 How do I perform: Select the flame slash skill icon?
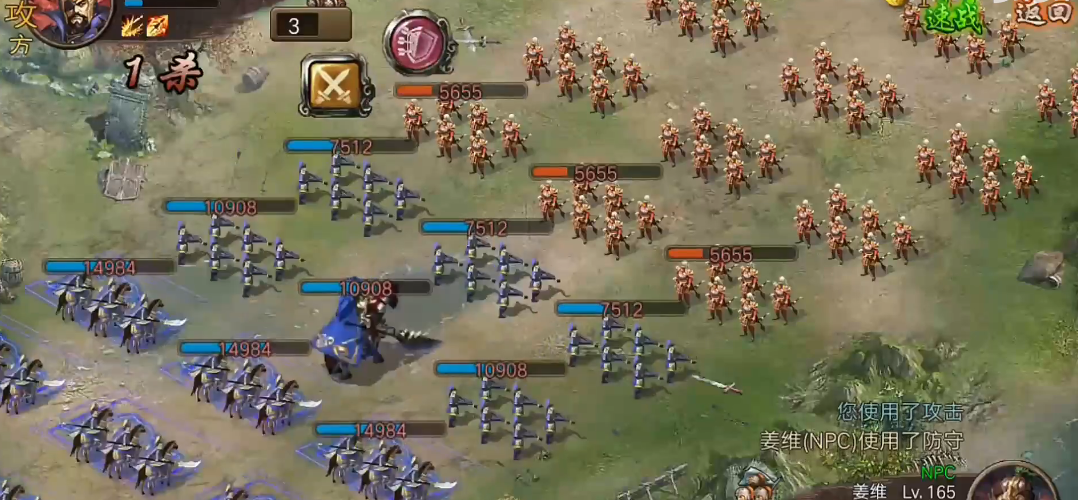(x=131, y=27)
